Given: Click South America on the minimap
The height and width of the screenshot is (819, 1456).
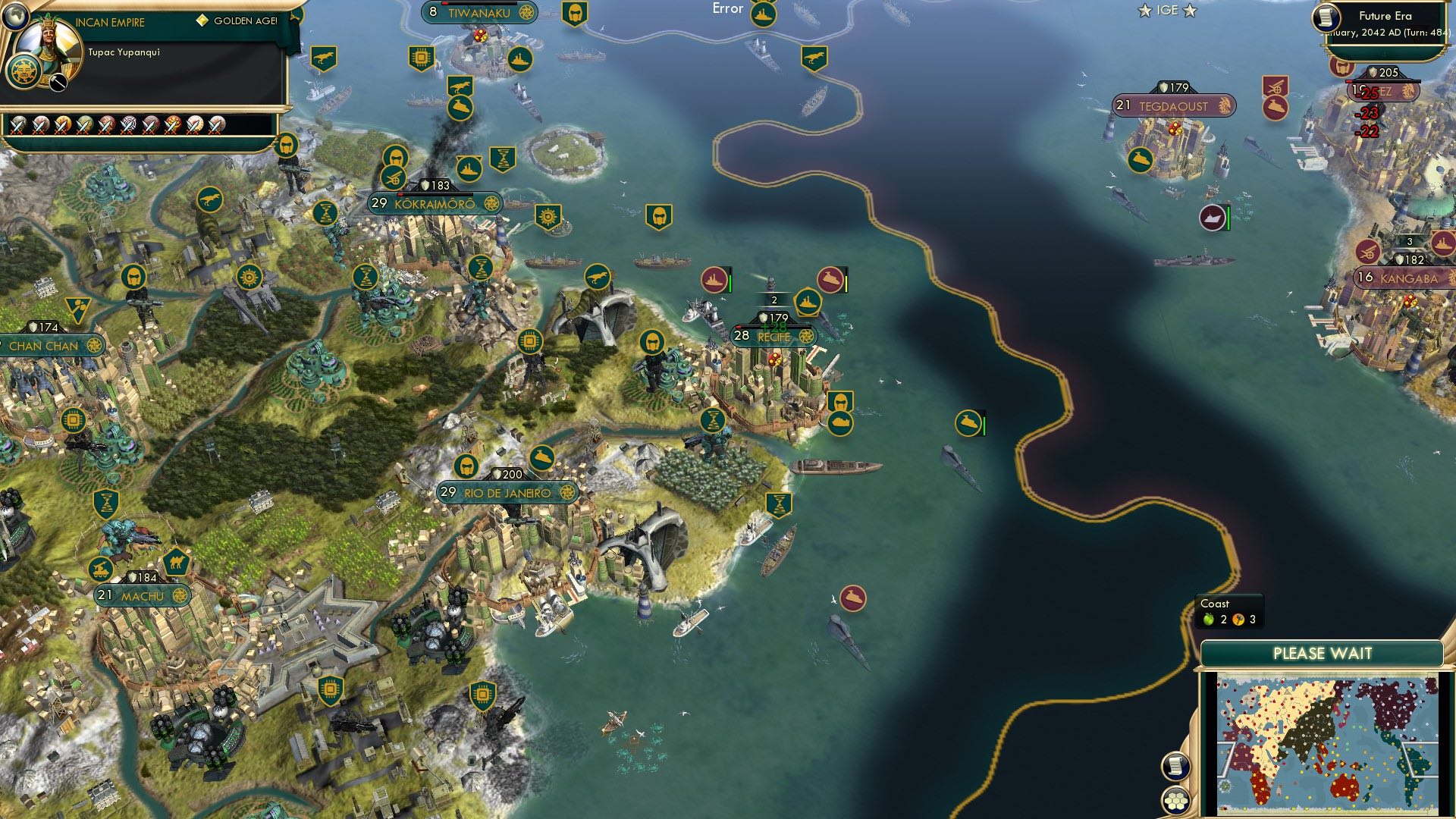Looking at the screenshot, I should coord(1415,763).
